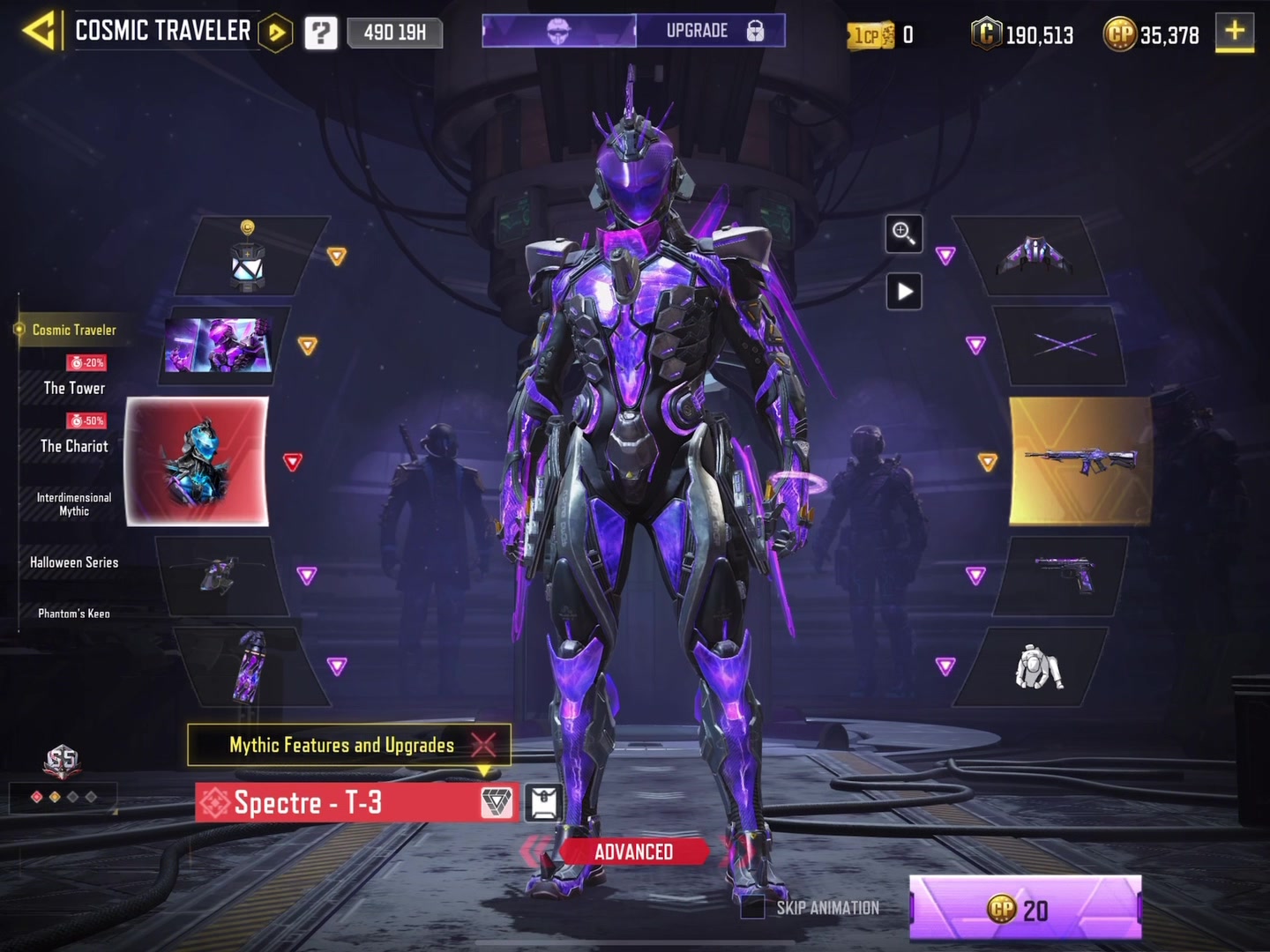The image size is (1270, 952).
Task: Open the white backpack reward tile
Action: [x=1037, y=667]
